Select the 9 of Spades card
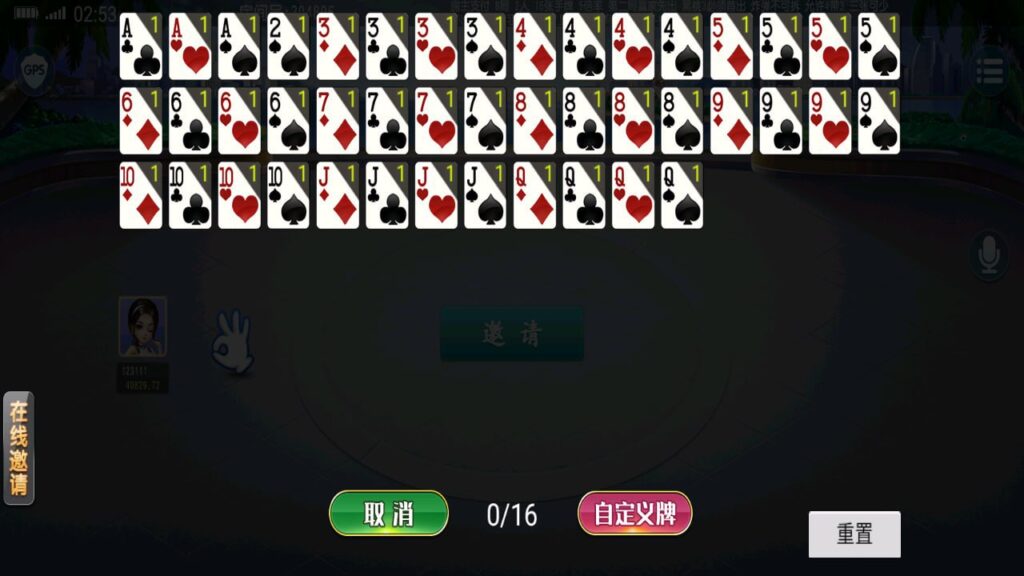 coord(879,121)
